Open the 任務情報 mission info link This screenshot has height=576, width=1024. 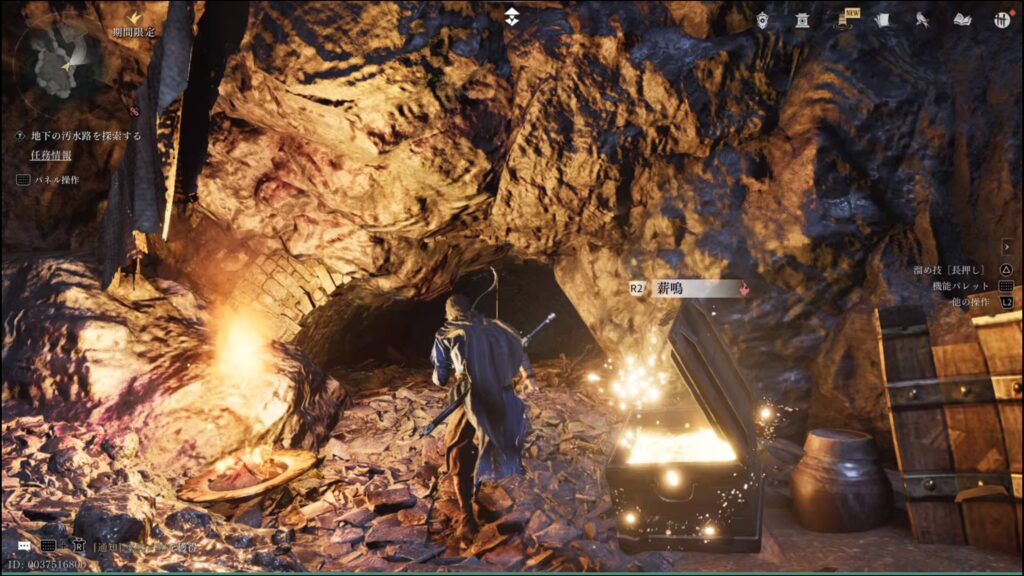pos(51,155)
